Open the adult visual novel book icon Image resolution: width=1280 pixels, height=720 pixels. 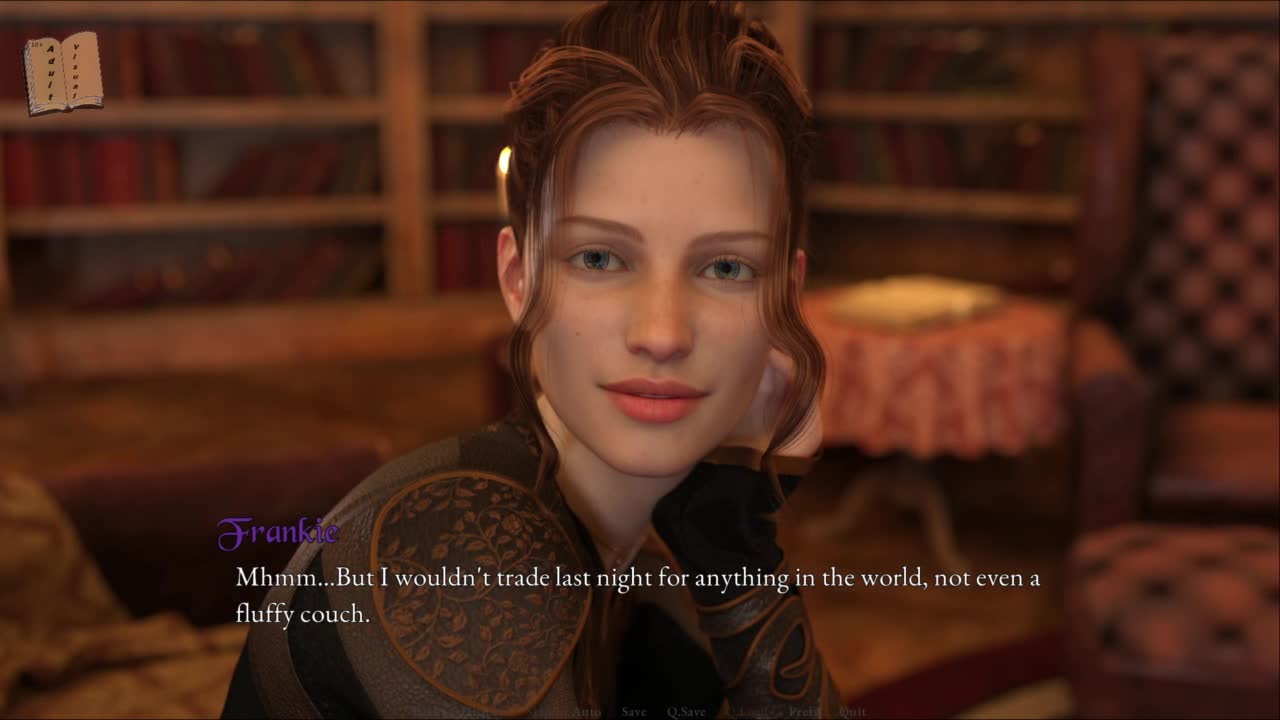[63, 72]
